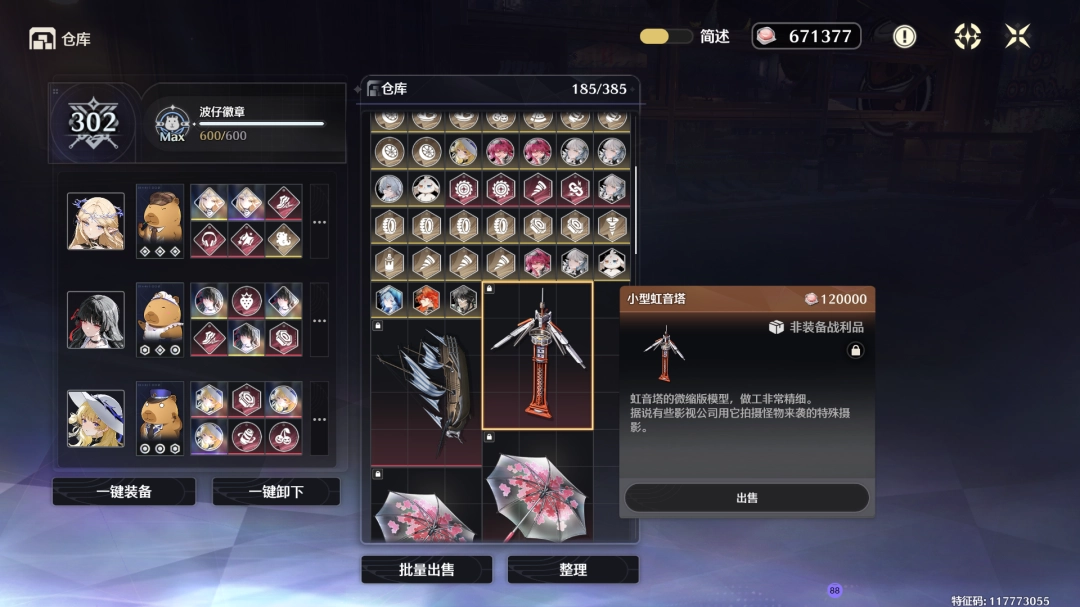Viewport: 1080px width, 607px height.
Task: Open 批量出售 bulk sell mode
Action: click(426, 569)
